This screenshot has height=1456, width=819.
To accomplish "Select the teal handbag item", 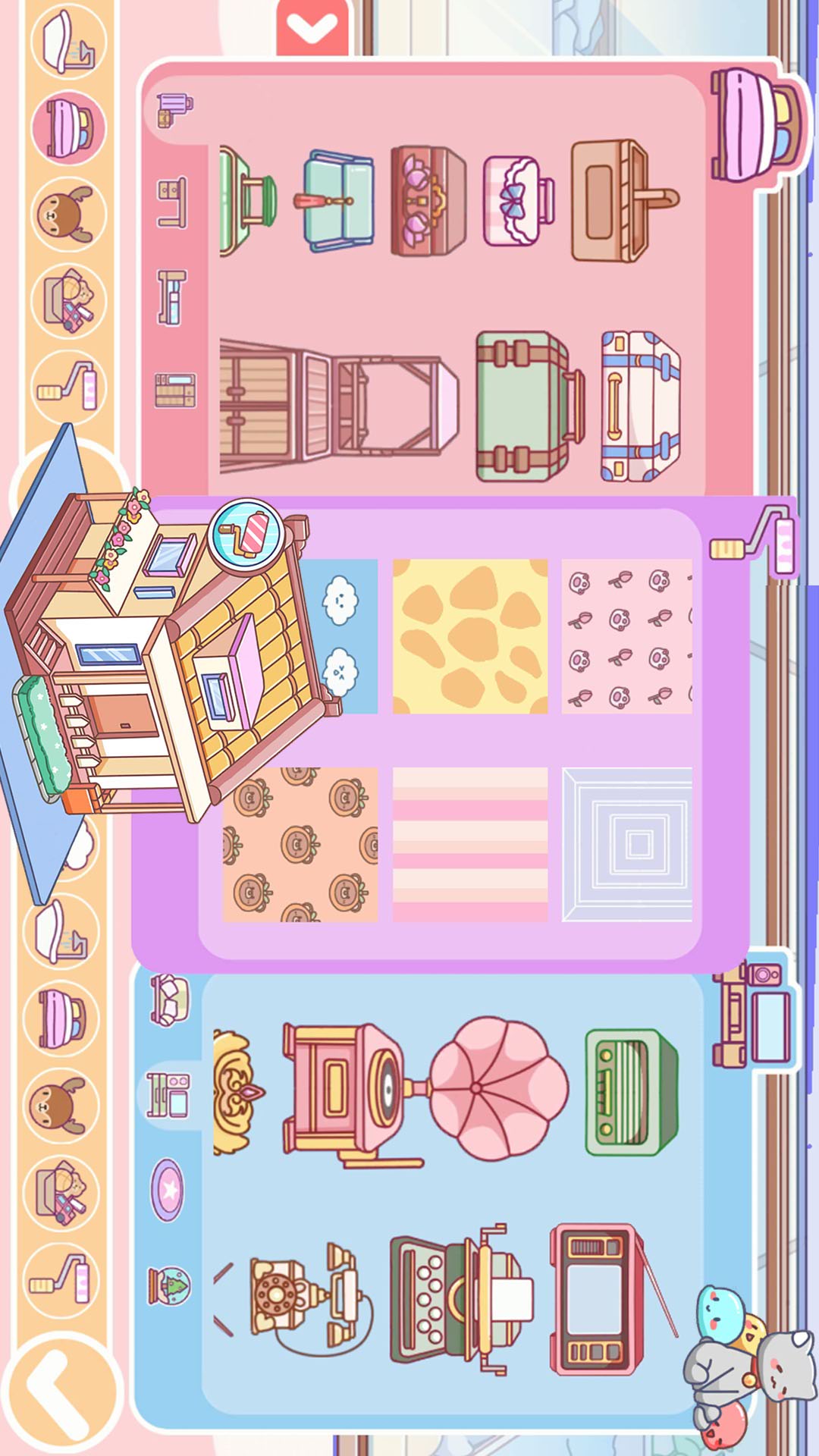I will (338, 201).
